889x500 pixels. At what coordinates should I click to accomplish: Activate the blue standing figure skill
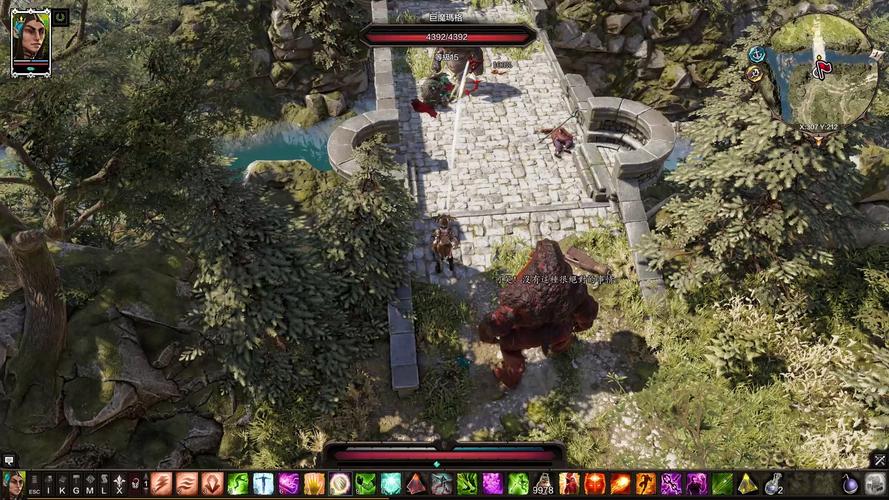pyautogui.click(x=264, y=484)
